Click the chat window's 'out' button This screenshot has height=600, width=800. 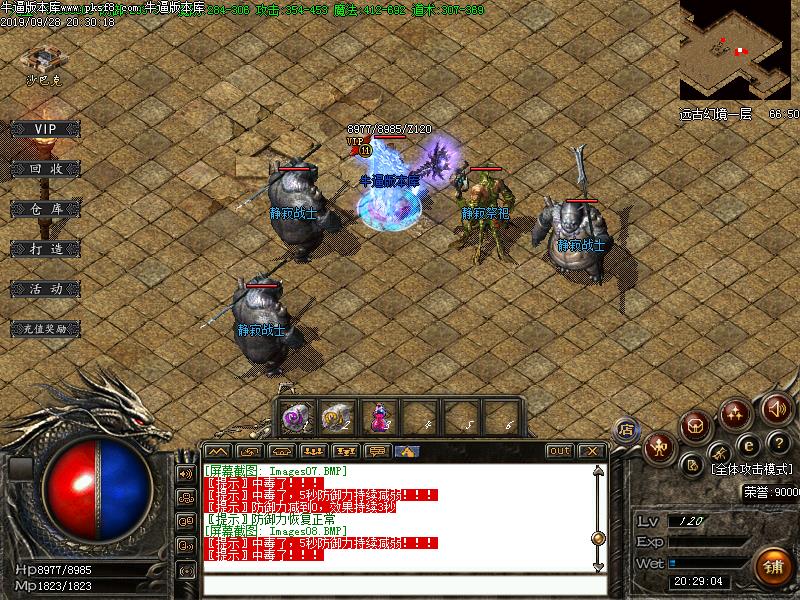560,451
